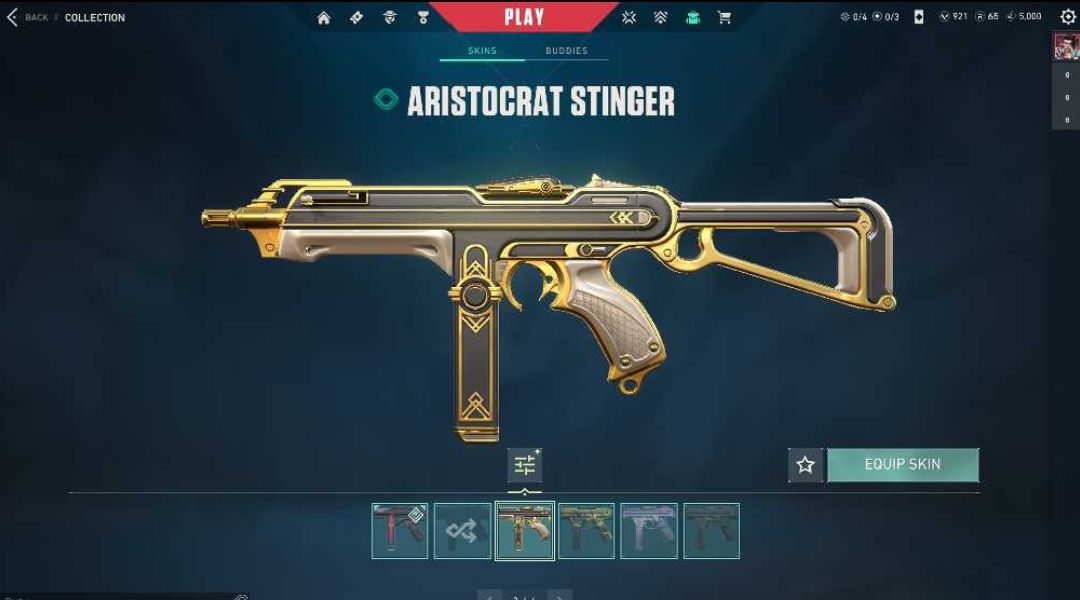Viewport: 1080px width, 600px height.
Task: Open the home icon in top navigation
Action: (x=324, y=18)
